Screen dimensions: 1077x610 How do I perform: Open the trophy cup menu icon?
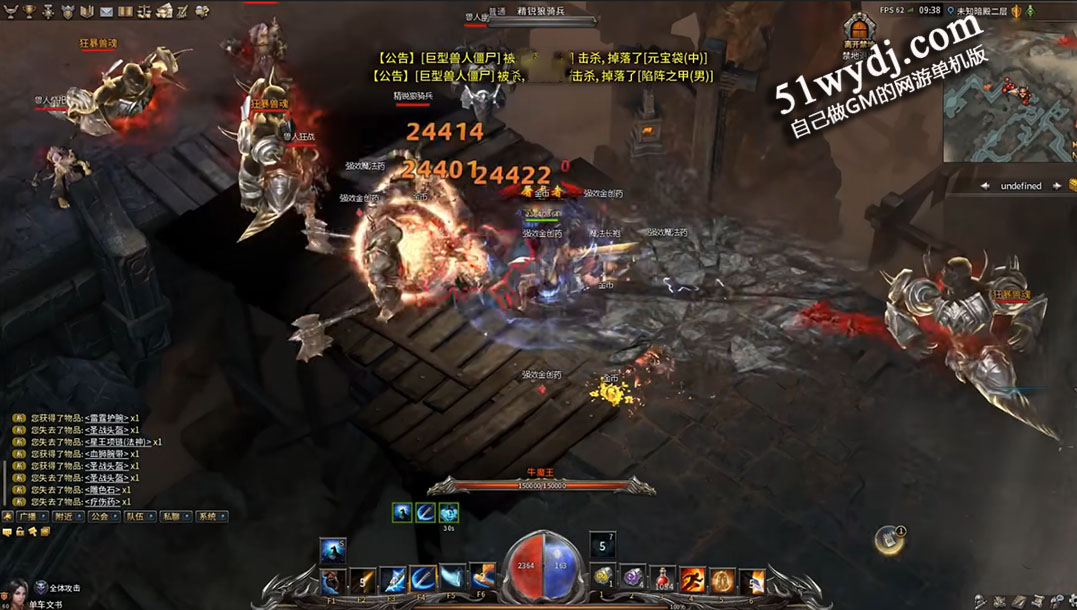[x=28, y=11]
